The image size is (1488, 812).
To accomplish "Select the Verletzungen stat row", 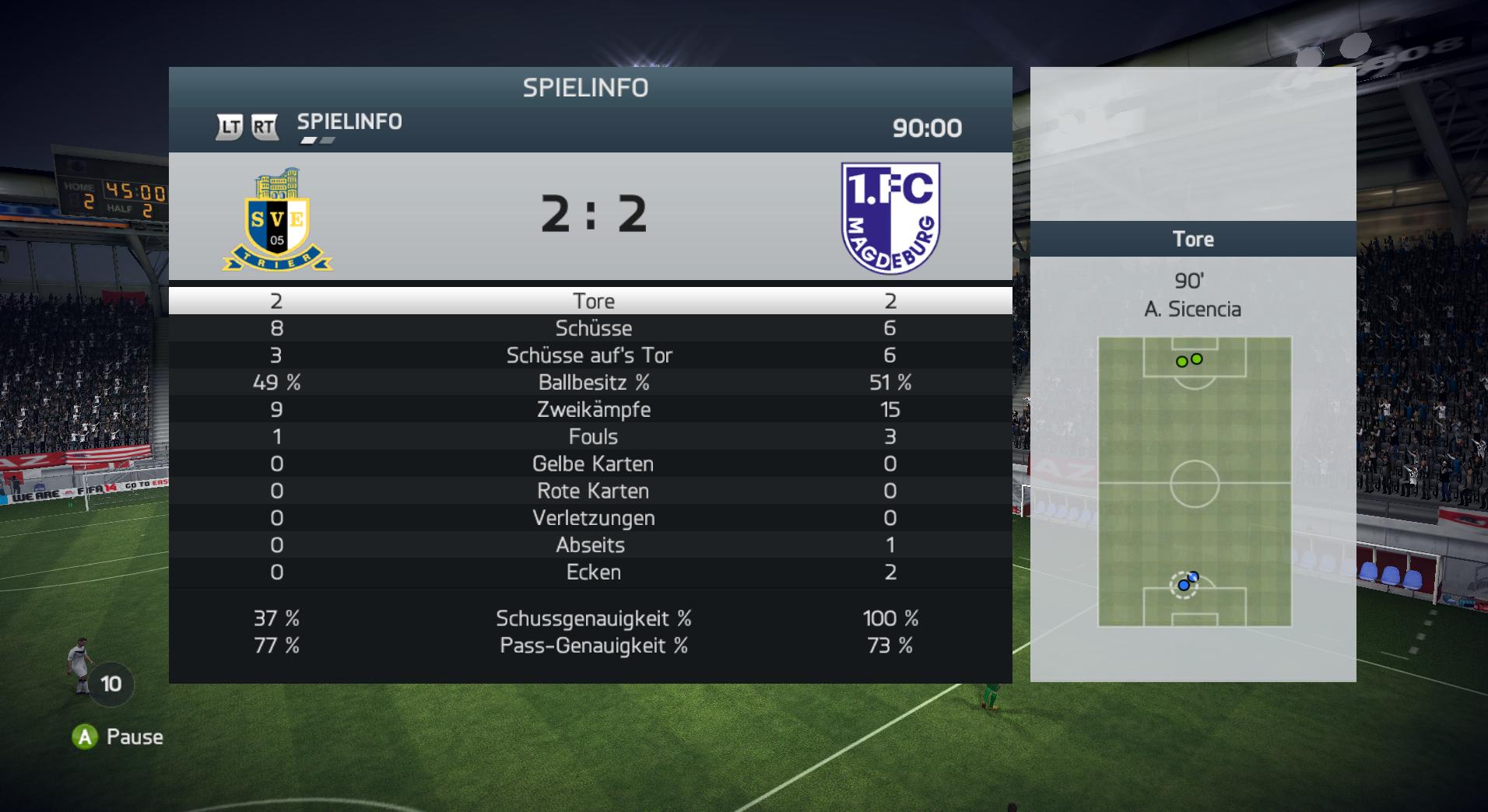I will click(591, 519).
